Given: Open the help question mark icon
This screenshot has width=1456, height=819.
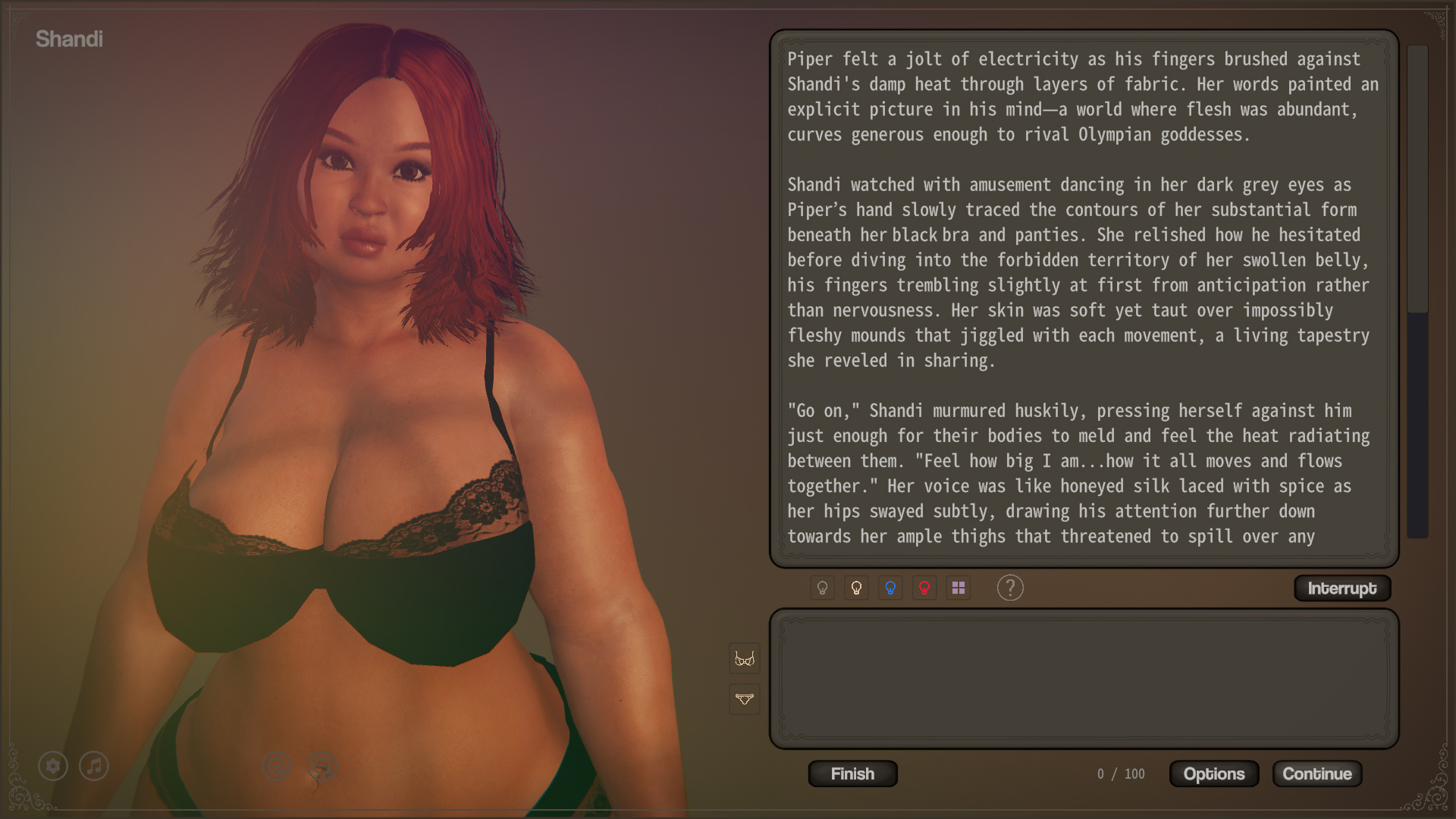Looking at the screenshot, I should tap(1010, 588).
